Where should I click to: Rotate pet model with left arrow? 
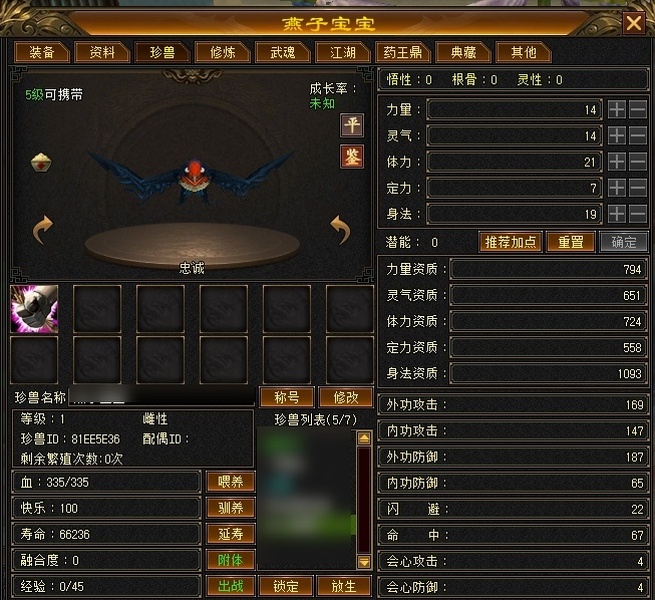click(x=42, y=231)
